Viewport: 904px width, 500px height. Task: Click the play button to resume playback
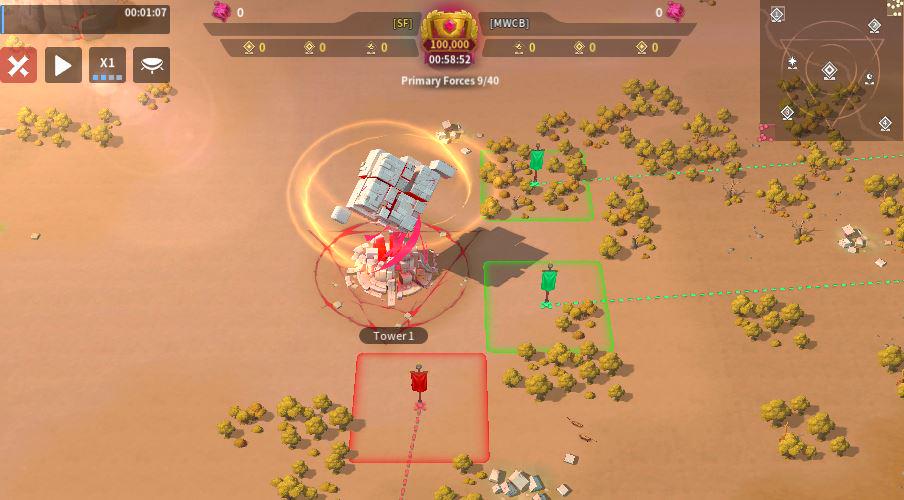coord(62,65)
